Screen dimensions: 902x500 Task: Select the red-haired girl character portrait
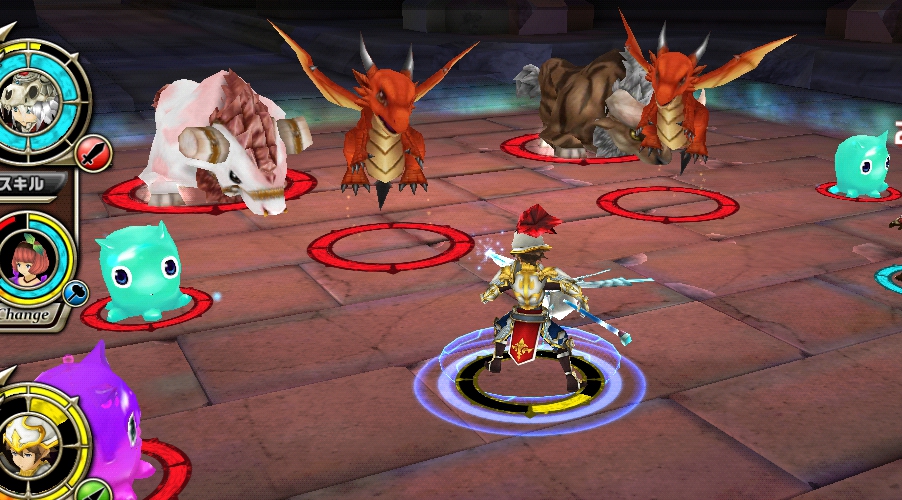(27, 258)
